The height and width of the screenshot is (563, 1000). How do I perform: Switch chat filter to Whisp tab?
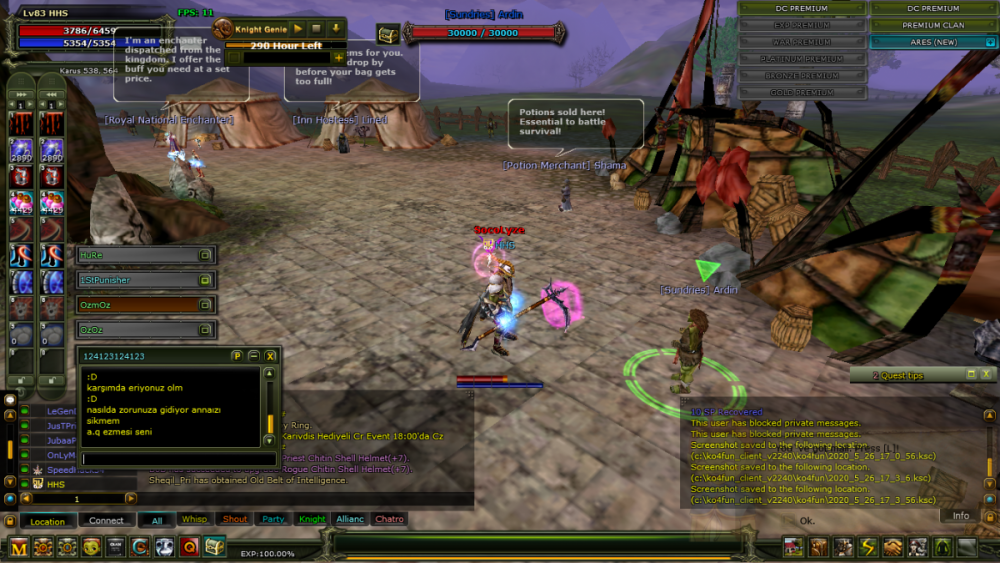click(194, 520)
